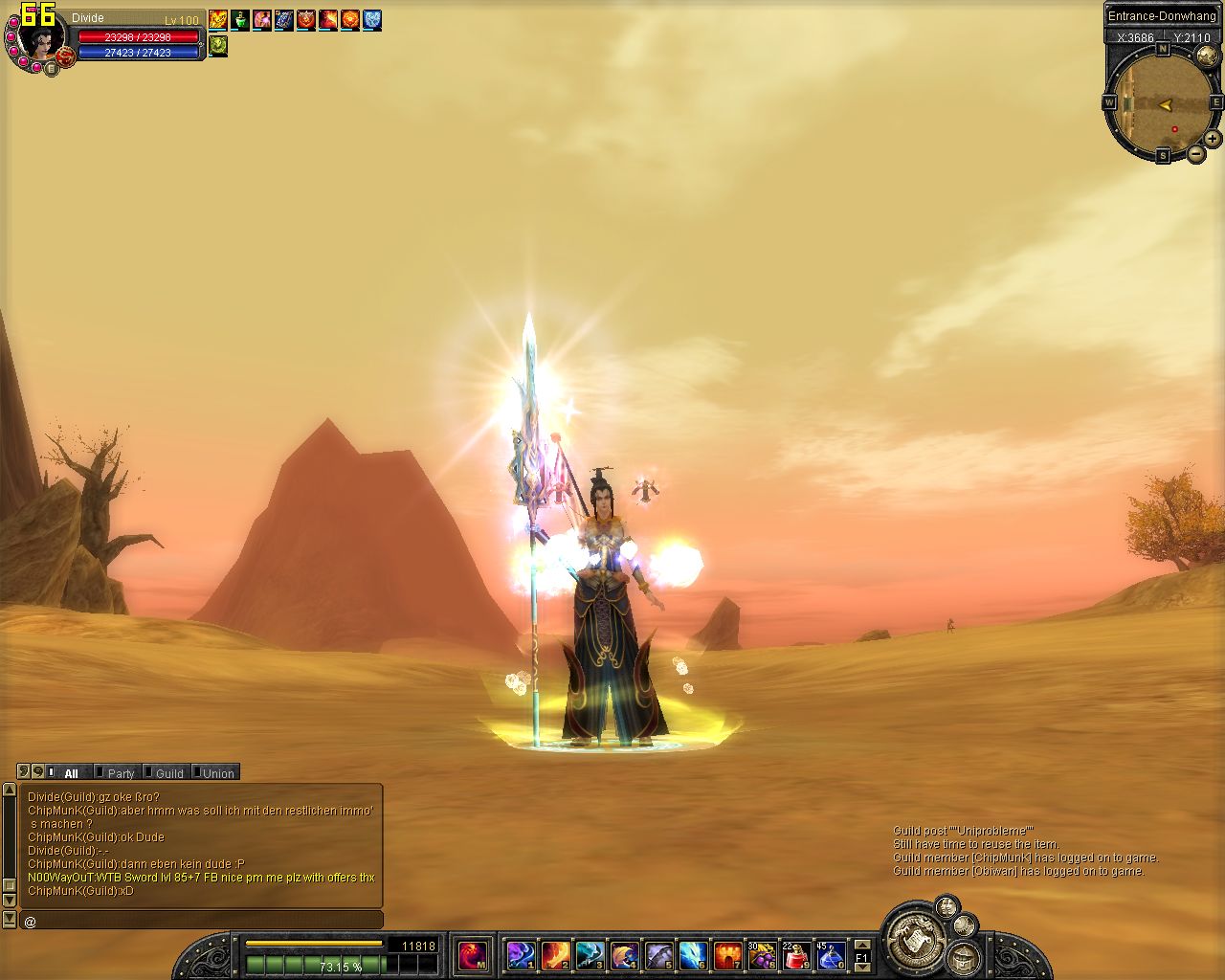The height and width of the screenshot is (980, 1225).
Task: Switch chat to the Party tab
Action: (x=120, y=773)
